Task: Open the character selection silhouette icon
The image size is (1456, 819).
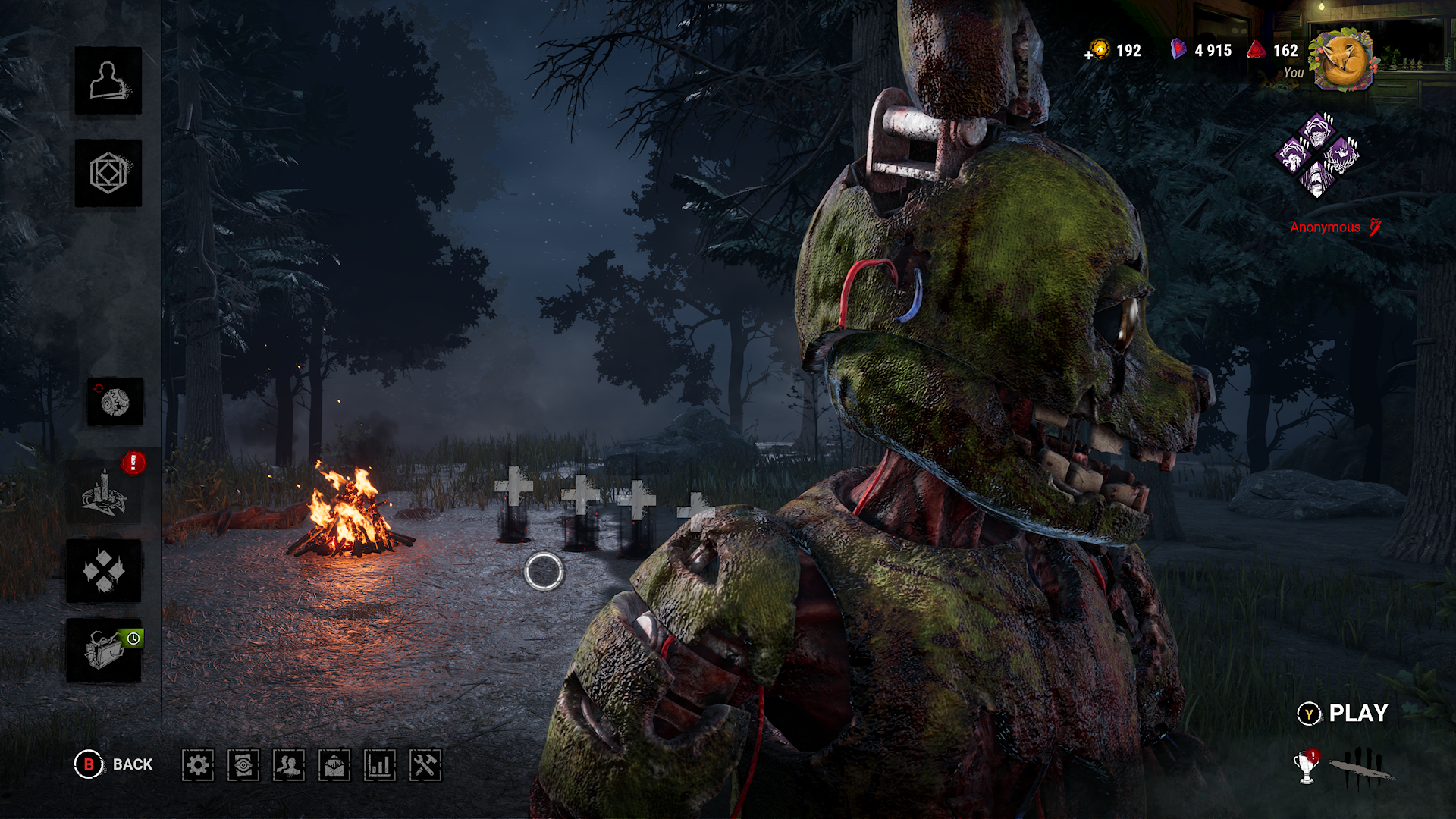Action: click(108, 81)
